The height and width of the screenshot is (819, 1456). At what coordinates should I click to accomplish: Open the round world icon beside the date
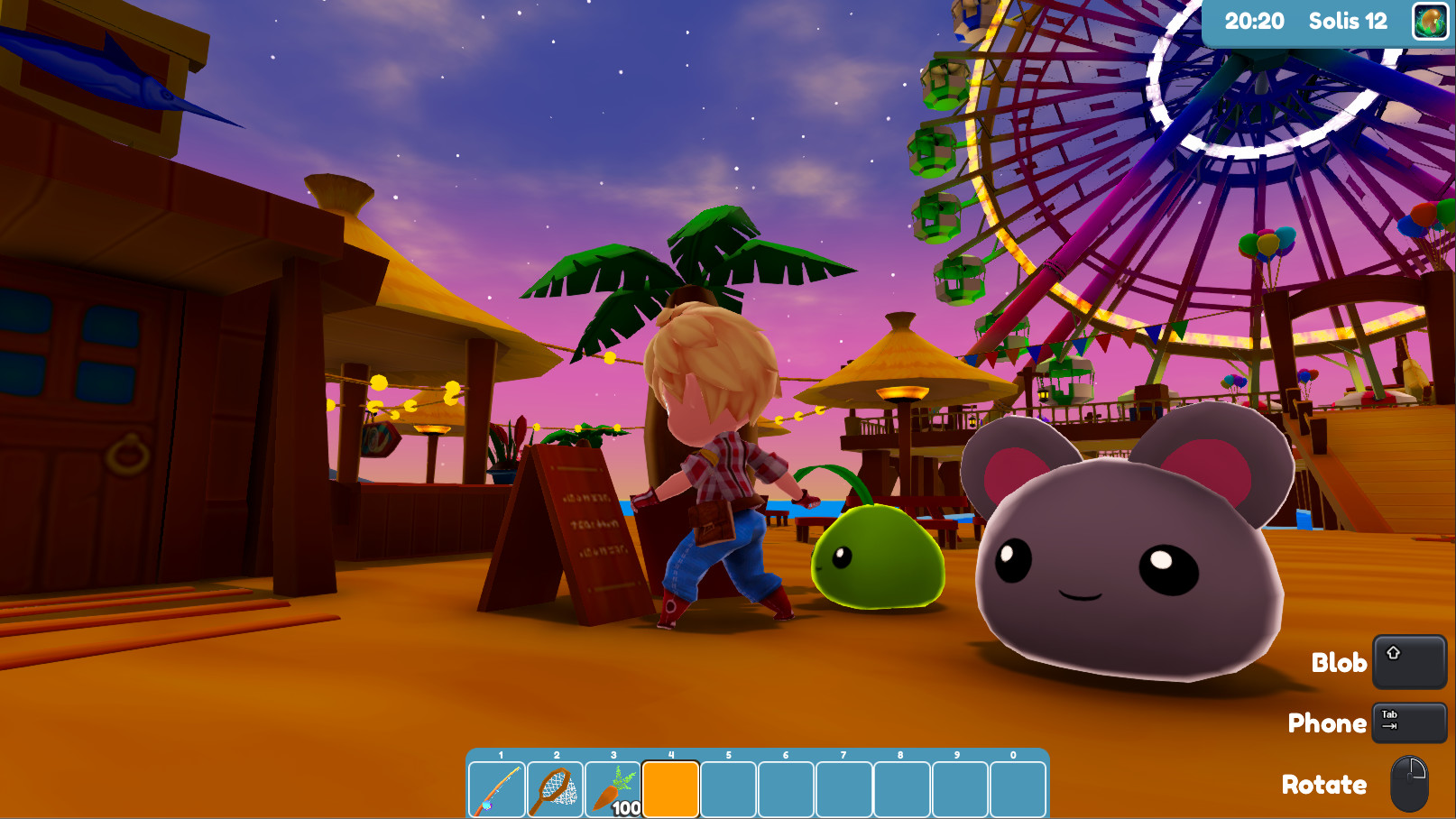point(1430,22)
